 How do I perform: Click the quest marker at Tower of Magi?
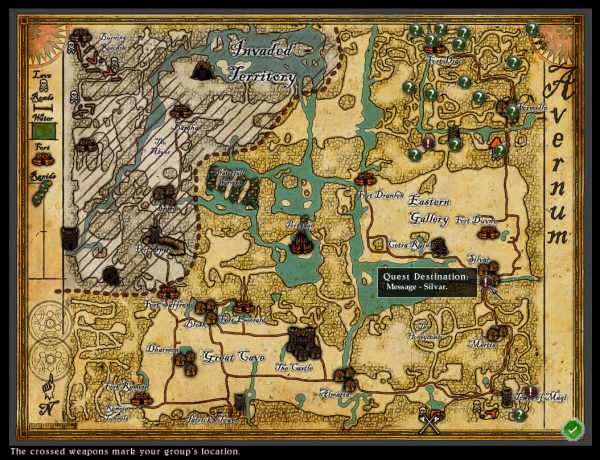[530, 391]
